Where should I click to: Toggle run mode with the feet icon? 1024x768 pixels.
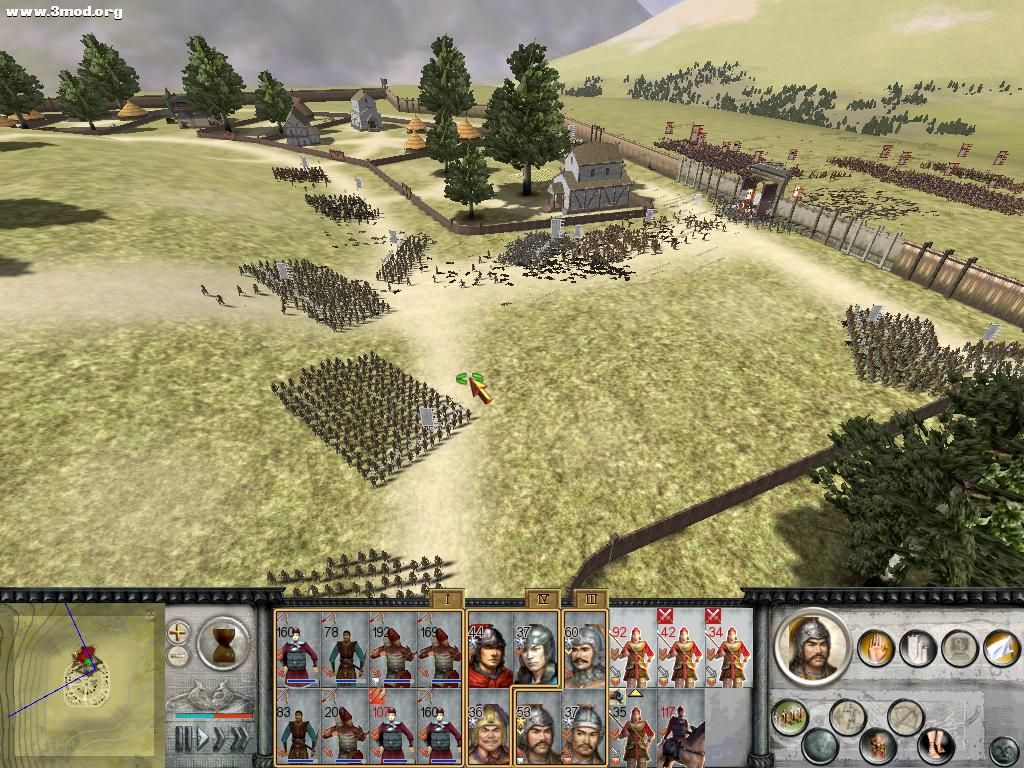(935, 745)
